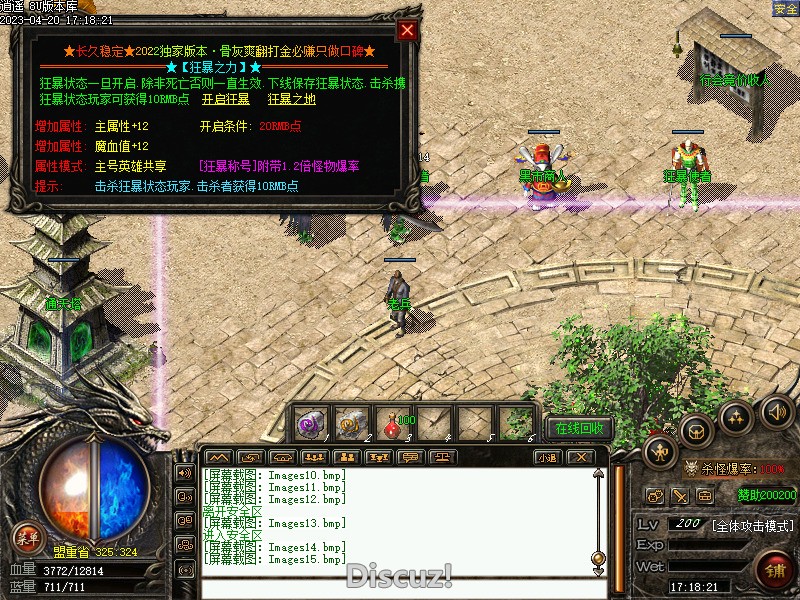
Task: Select the speaker chat channel button left of chat
Action: (x=184, y=472)
